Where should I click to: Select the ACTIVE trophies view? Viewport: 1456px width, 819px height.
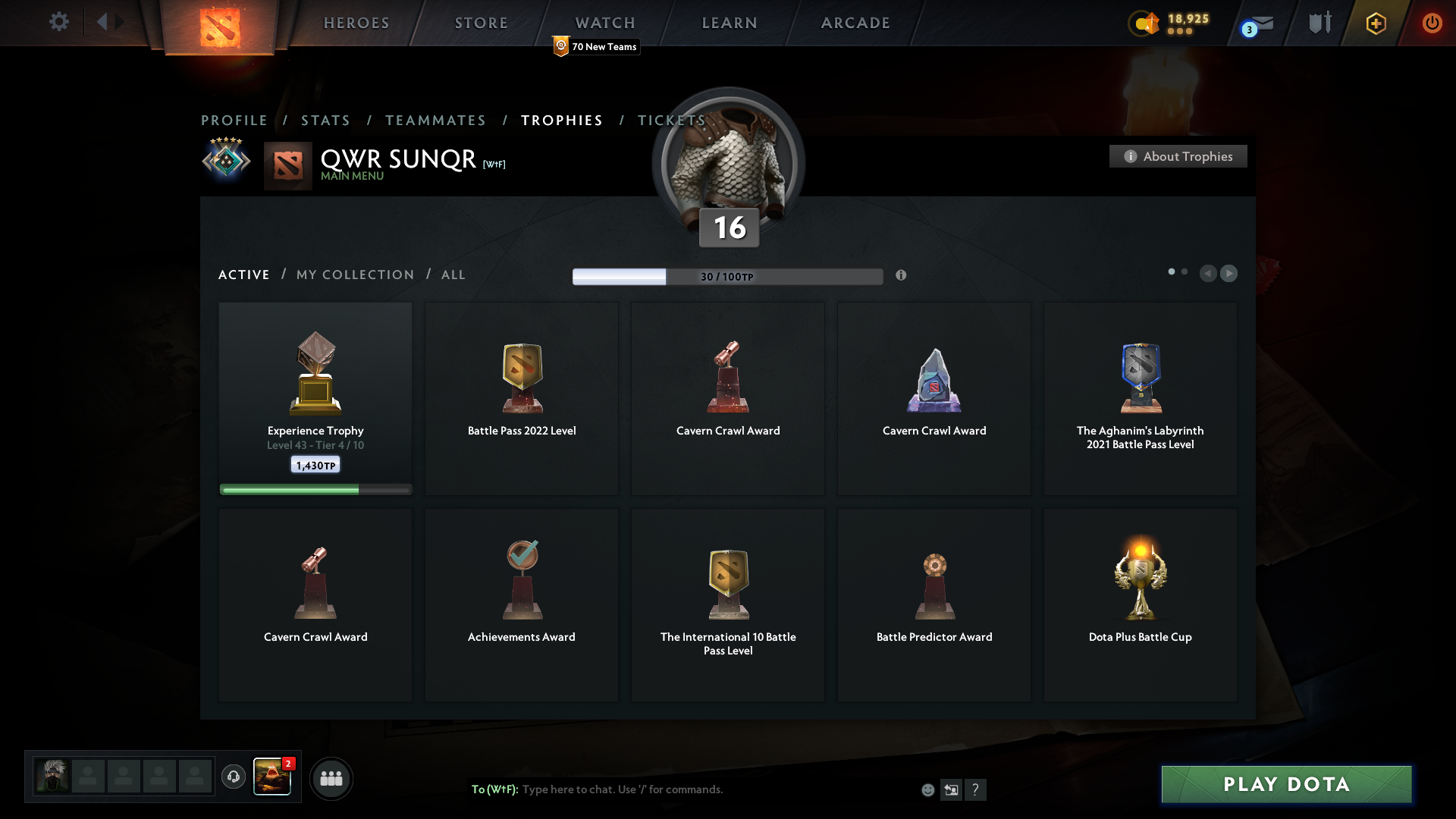coord(243,275)
